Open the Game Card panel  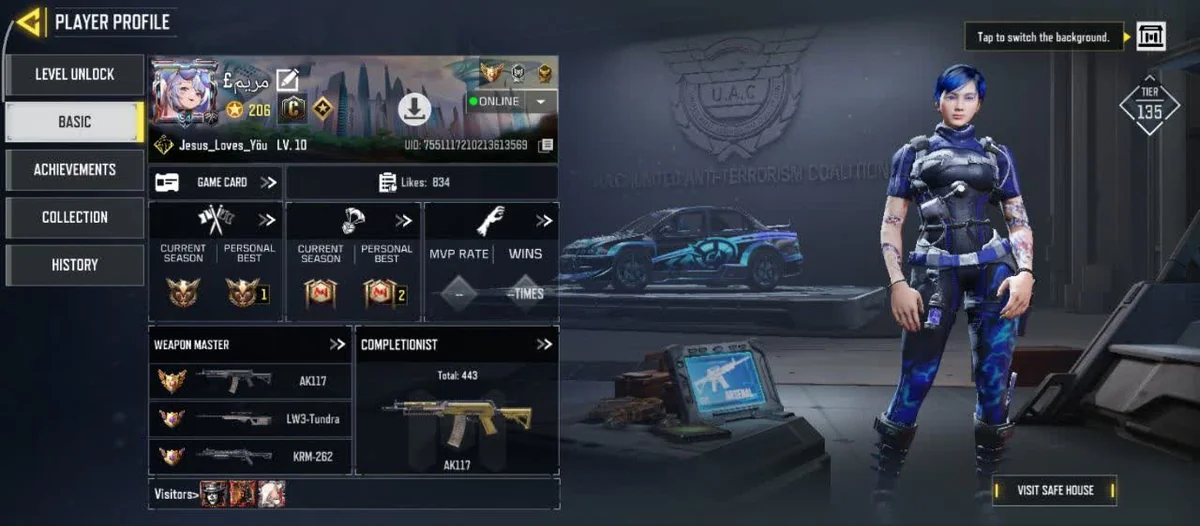pos(216,183)
